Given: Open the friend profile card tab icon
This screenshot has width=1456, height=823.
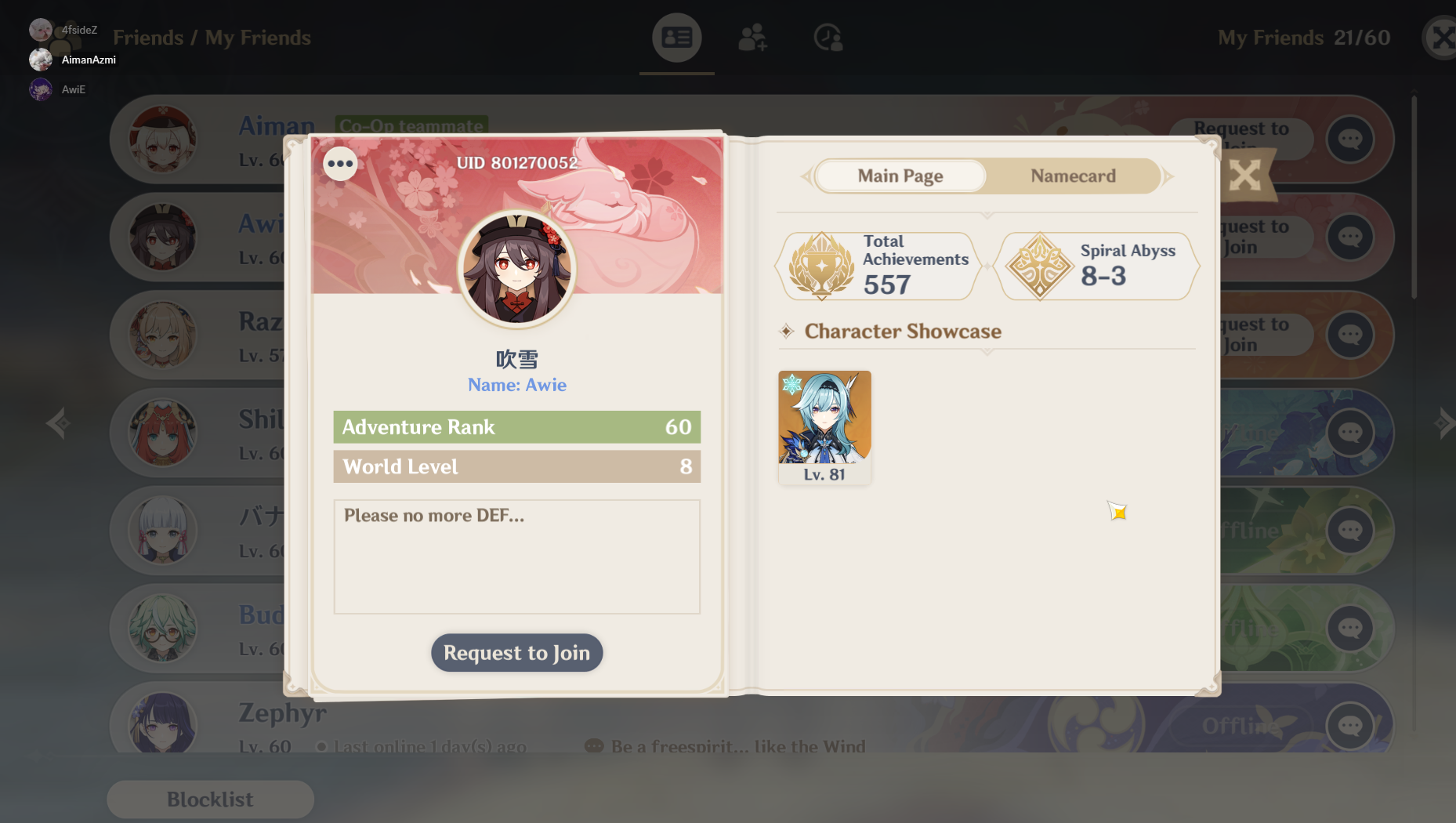Looking at the screenshot, I should (x=675, y=37).
